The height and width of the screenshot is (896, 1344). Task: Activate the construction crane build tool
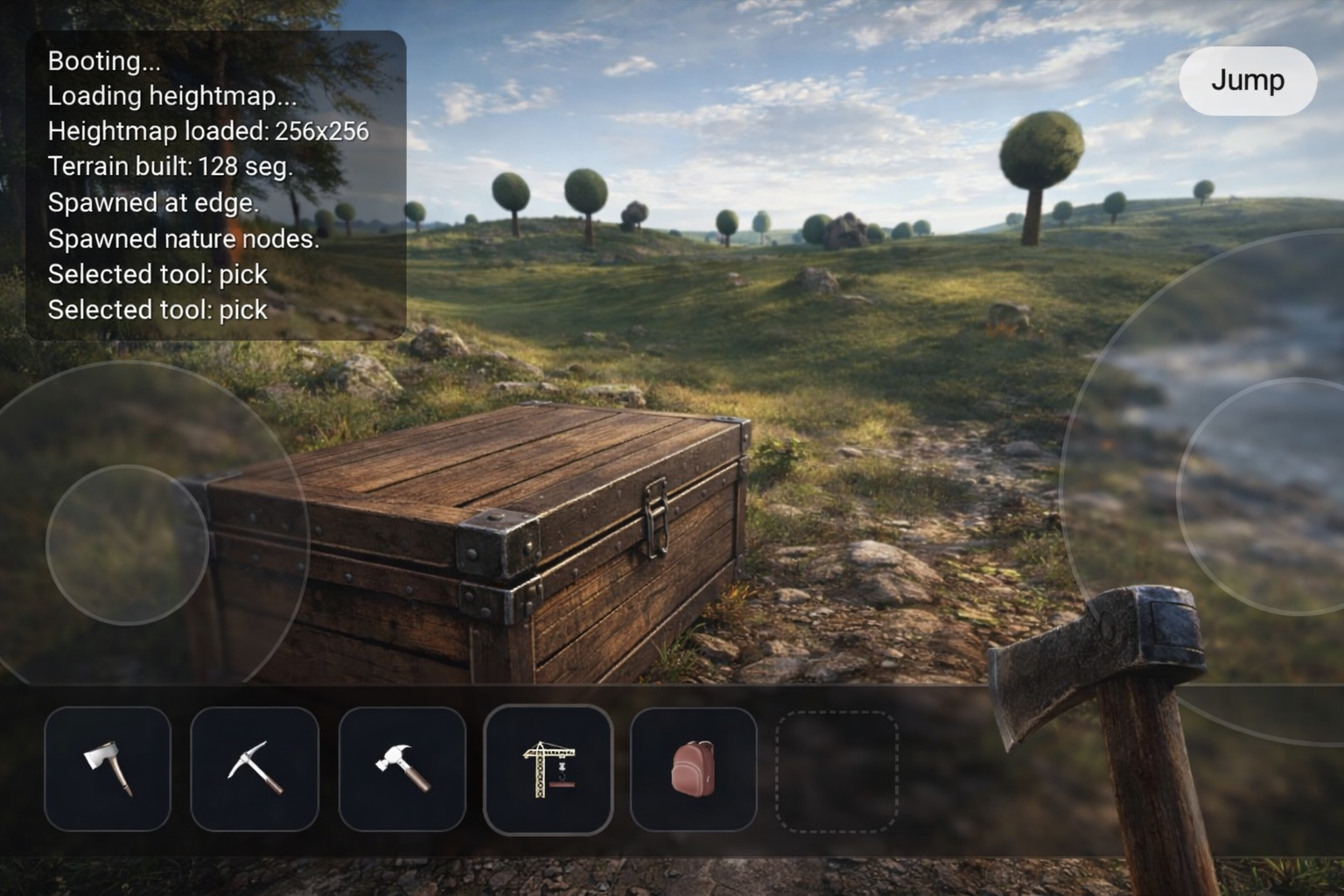click(x=548, y=768)
